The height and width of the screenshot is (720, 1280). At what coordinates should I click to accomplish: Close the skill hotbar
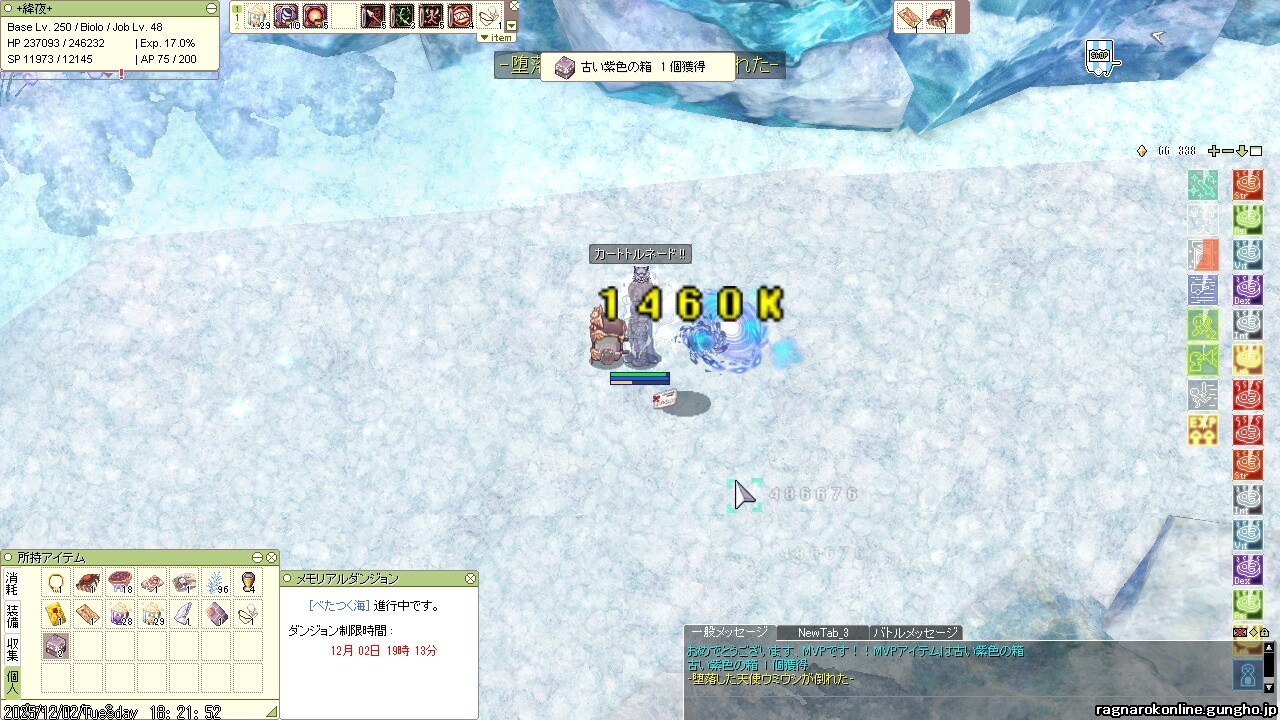tap(514, 5)
